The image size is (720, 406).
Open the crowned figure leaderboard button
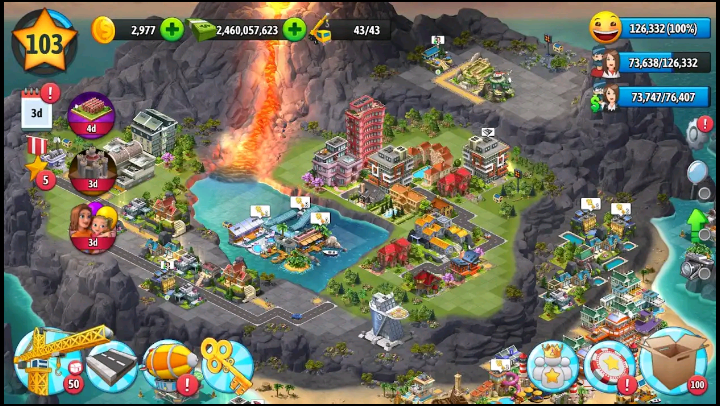coord(552,366)
